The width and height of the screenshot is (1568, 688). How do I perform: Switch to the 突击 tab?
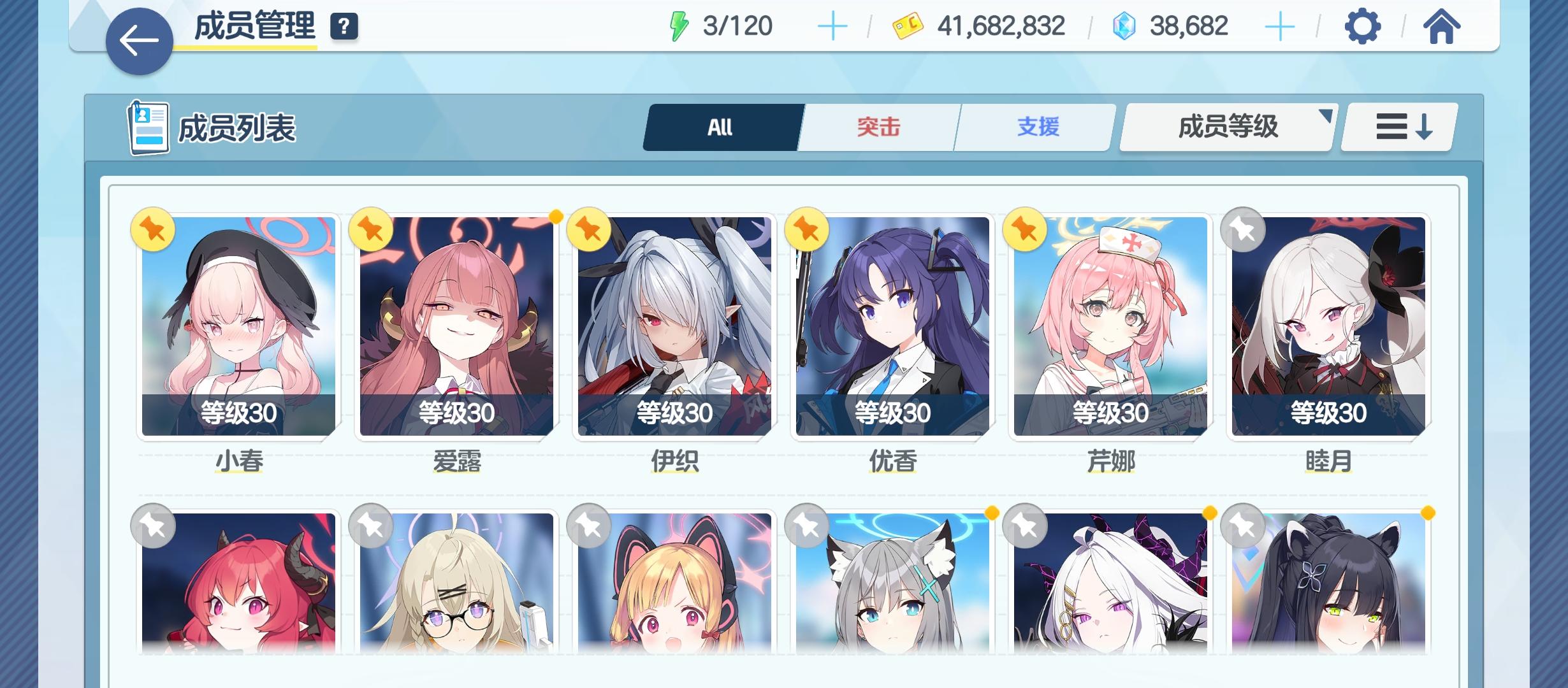tap(877, 127)
